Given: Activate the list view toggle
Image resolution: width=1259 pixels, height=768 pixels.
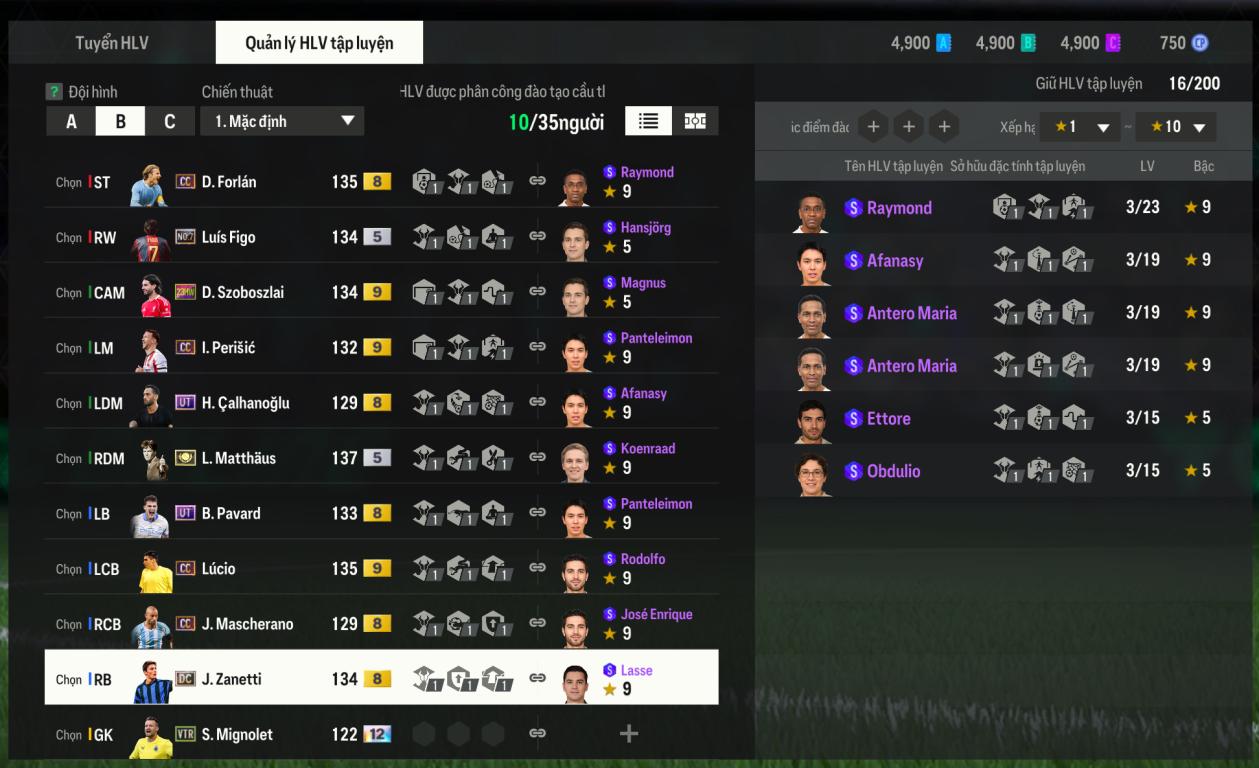Looking at the screenshot, I should point(649,121).
